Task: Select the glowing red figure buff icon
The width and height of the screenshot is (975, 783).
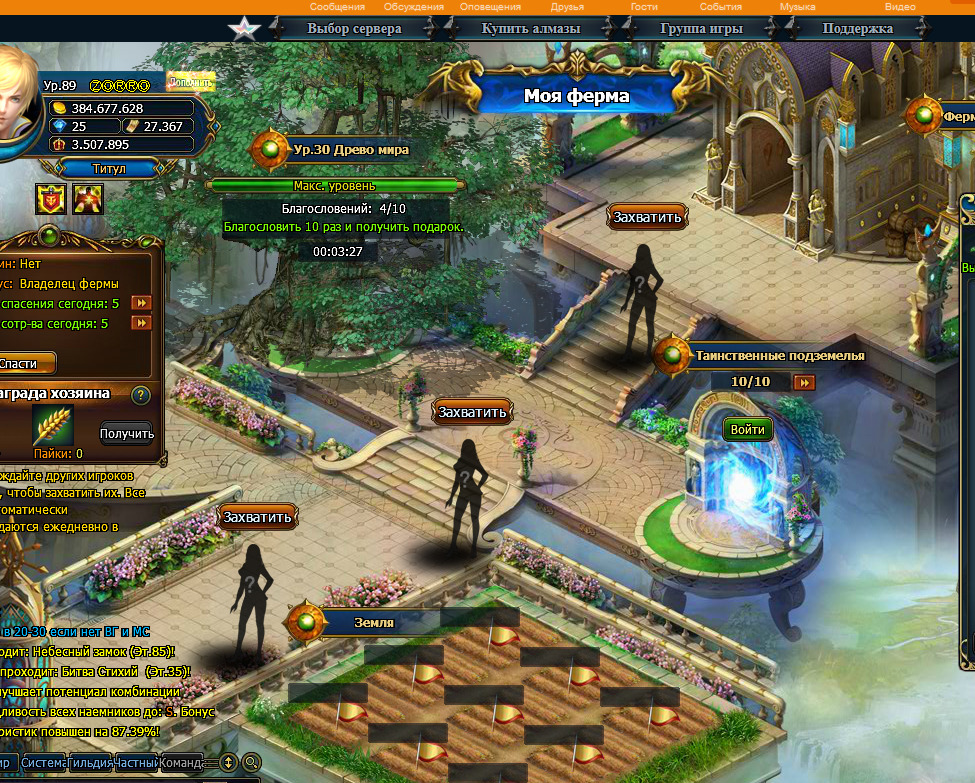Action: point(88,200)
